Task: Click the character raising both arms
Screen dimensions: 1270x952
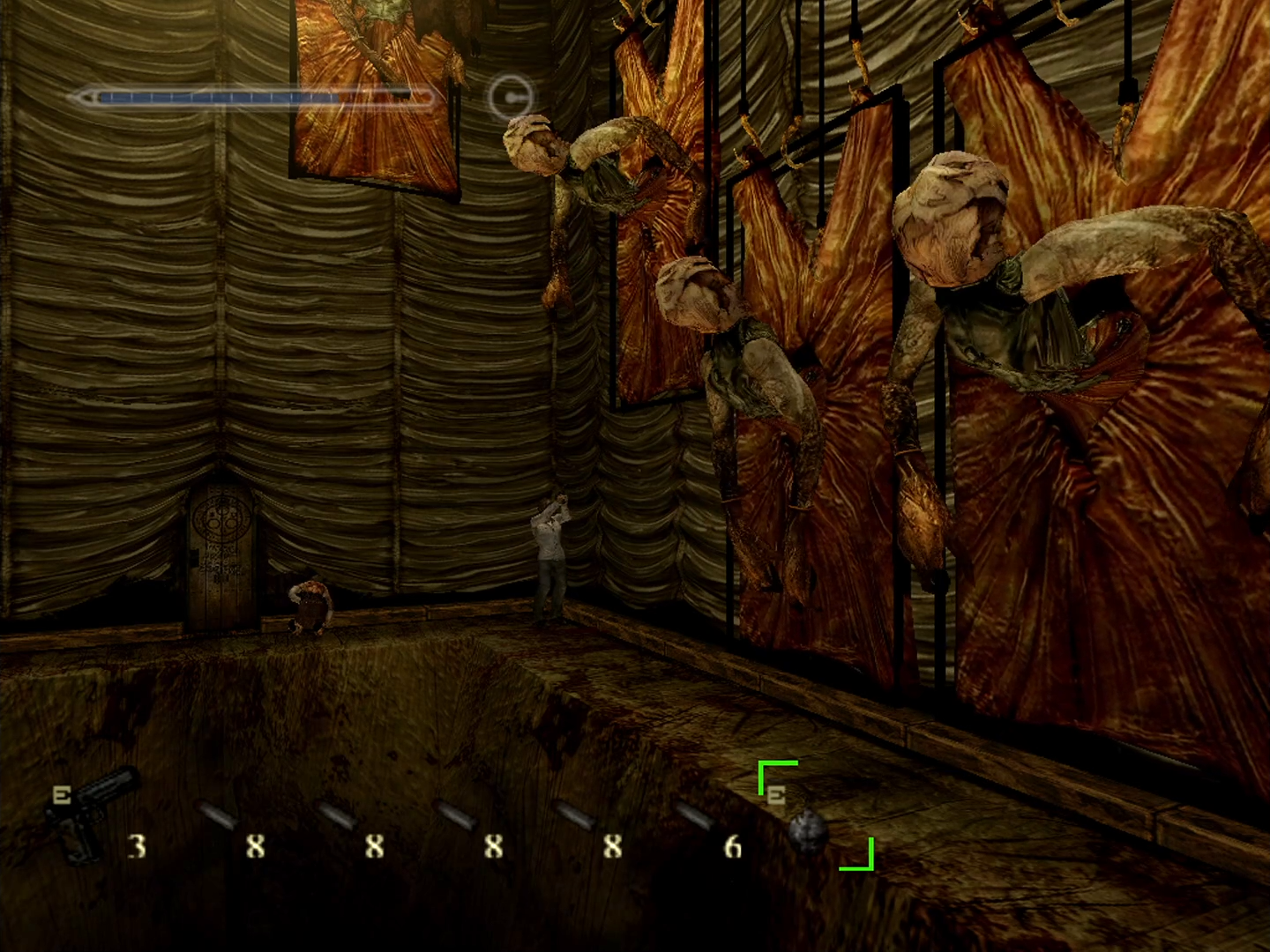Action: coord(549,547)
